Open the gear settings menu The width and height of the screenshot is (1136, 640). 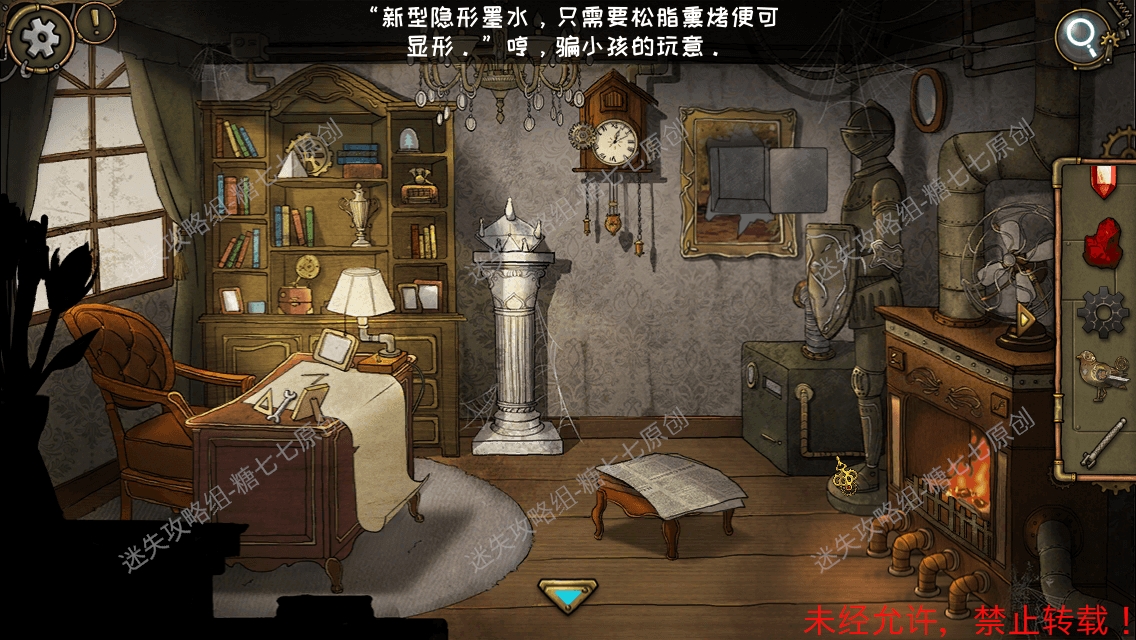coord(41,37)
